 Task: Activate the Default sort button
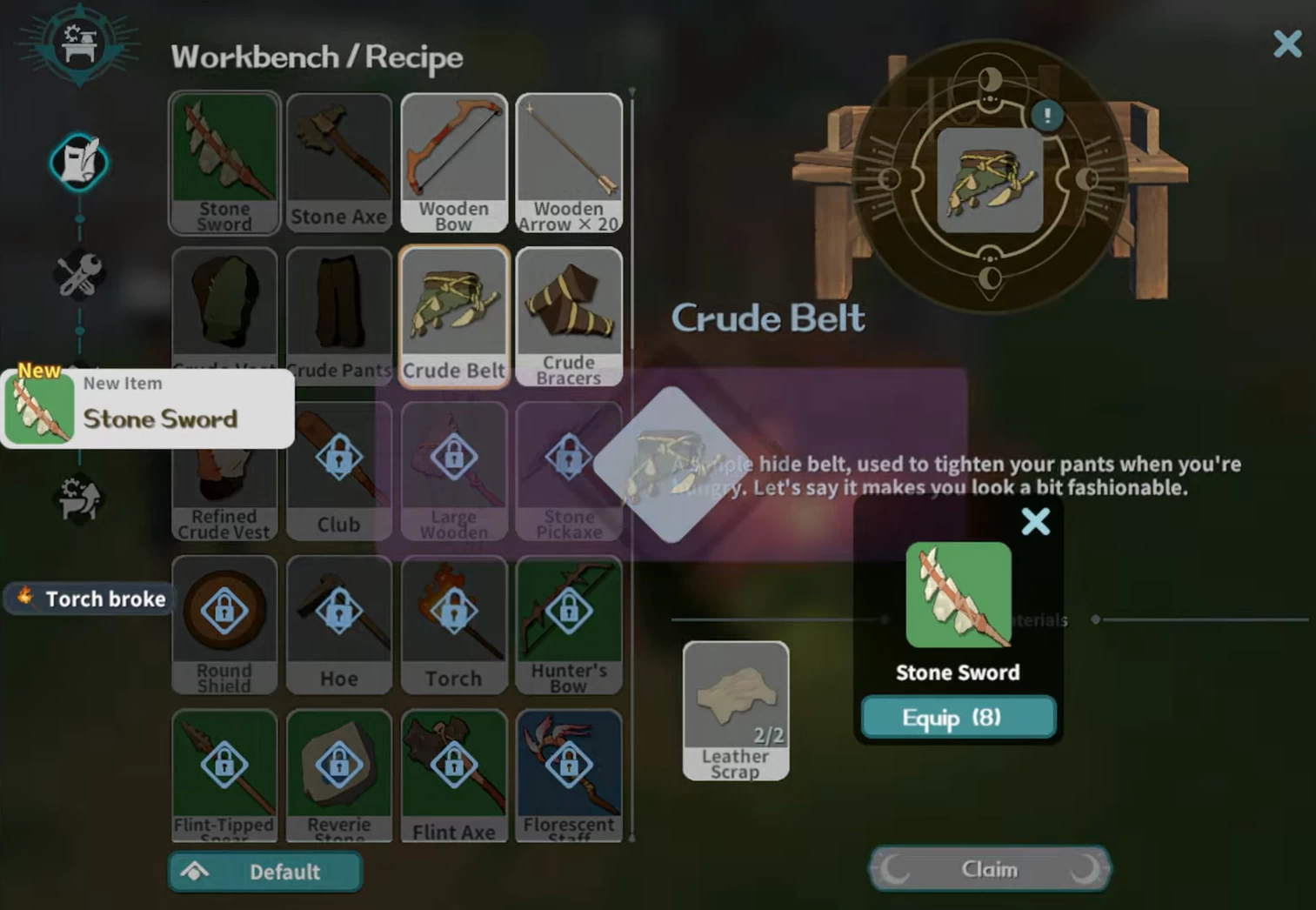coord(265,872)
